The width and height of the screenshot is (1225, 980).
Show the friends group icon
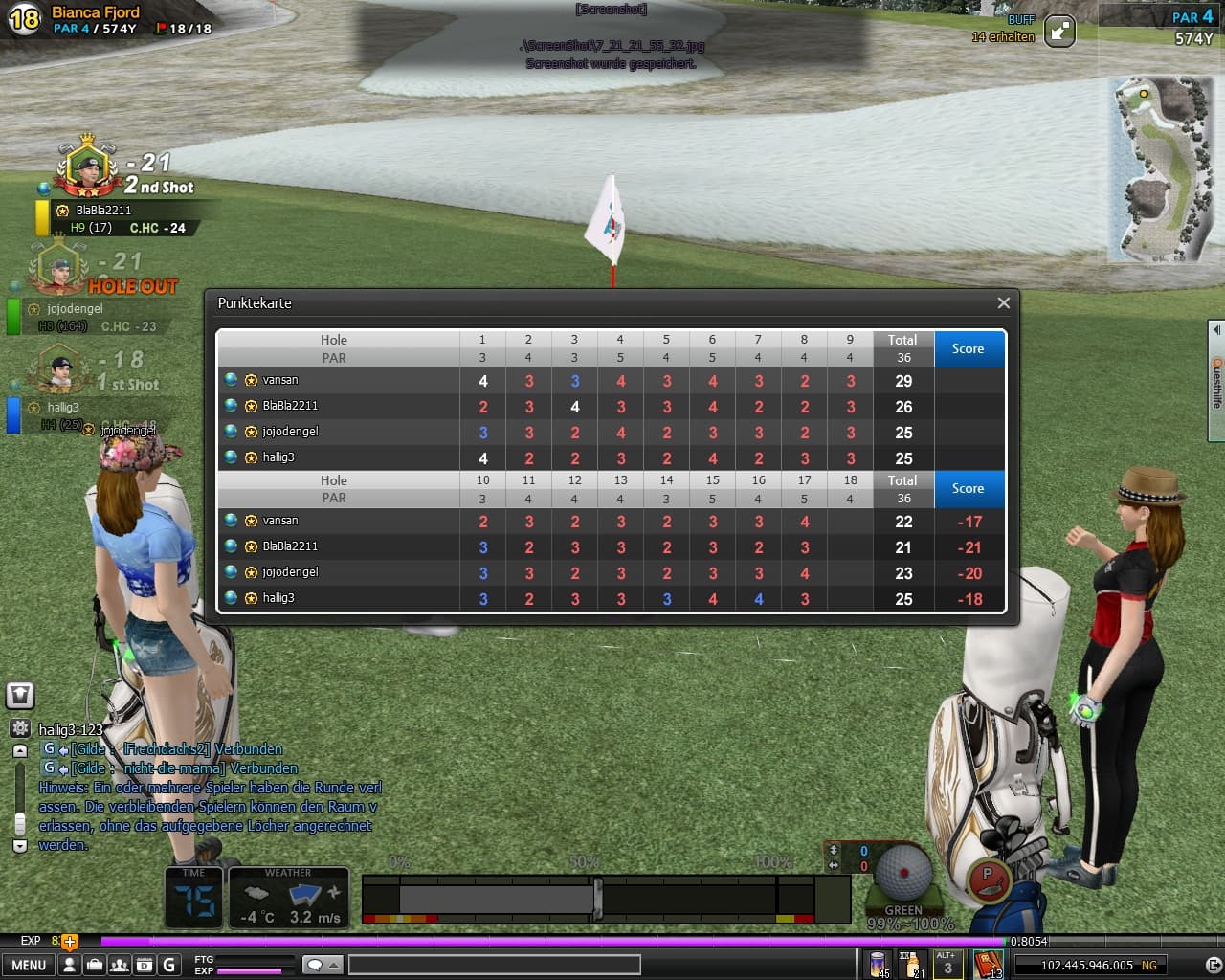coord(120,965)
